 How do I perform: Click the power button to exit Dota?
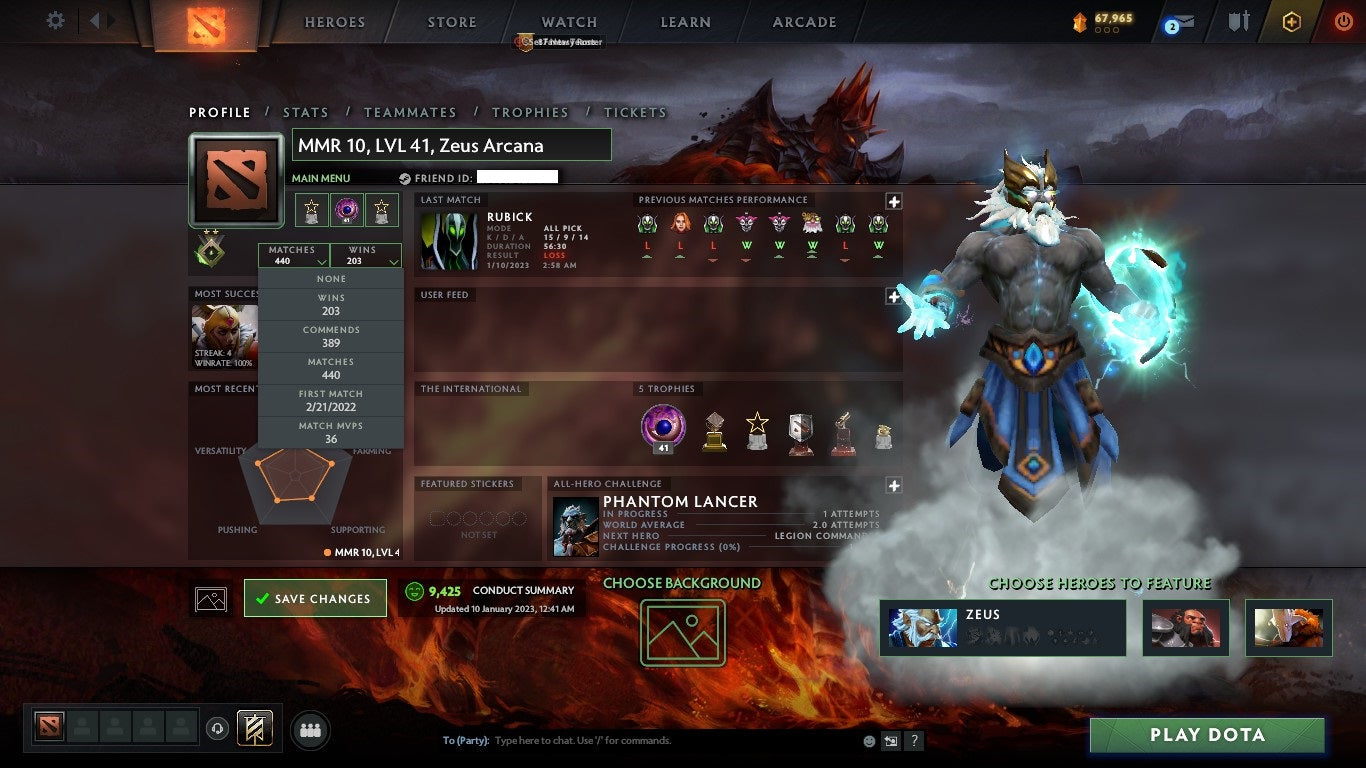point(1345,22)
